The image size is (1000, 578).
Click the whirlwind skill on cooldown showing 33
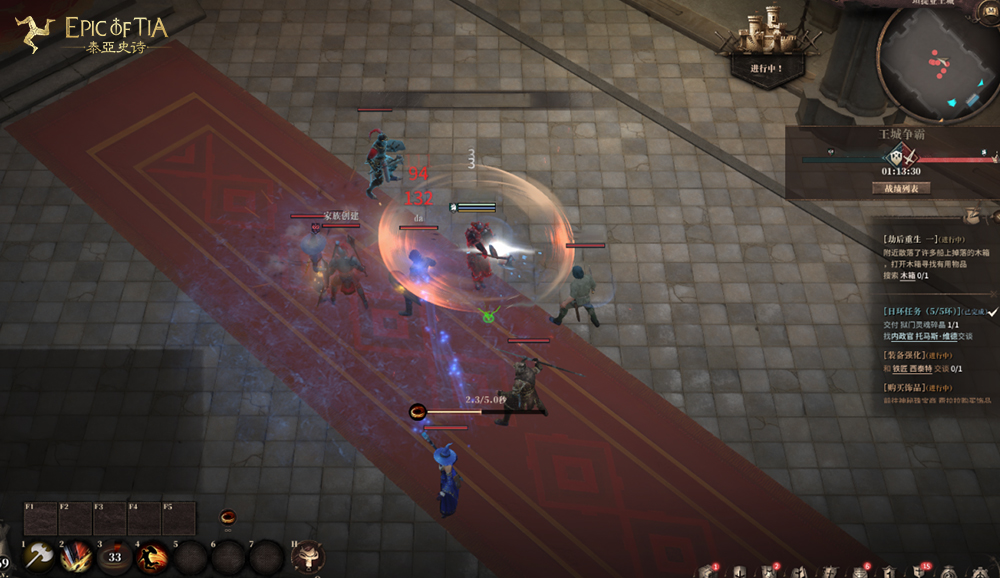(115, 556)
